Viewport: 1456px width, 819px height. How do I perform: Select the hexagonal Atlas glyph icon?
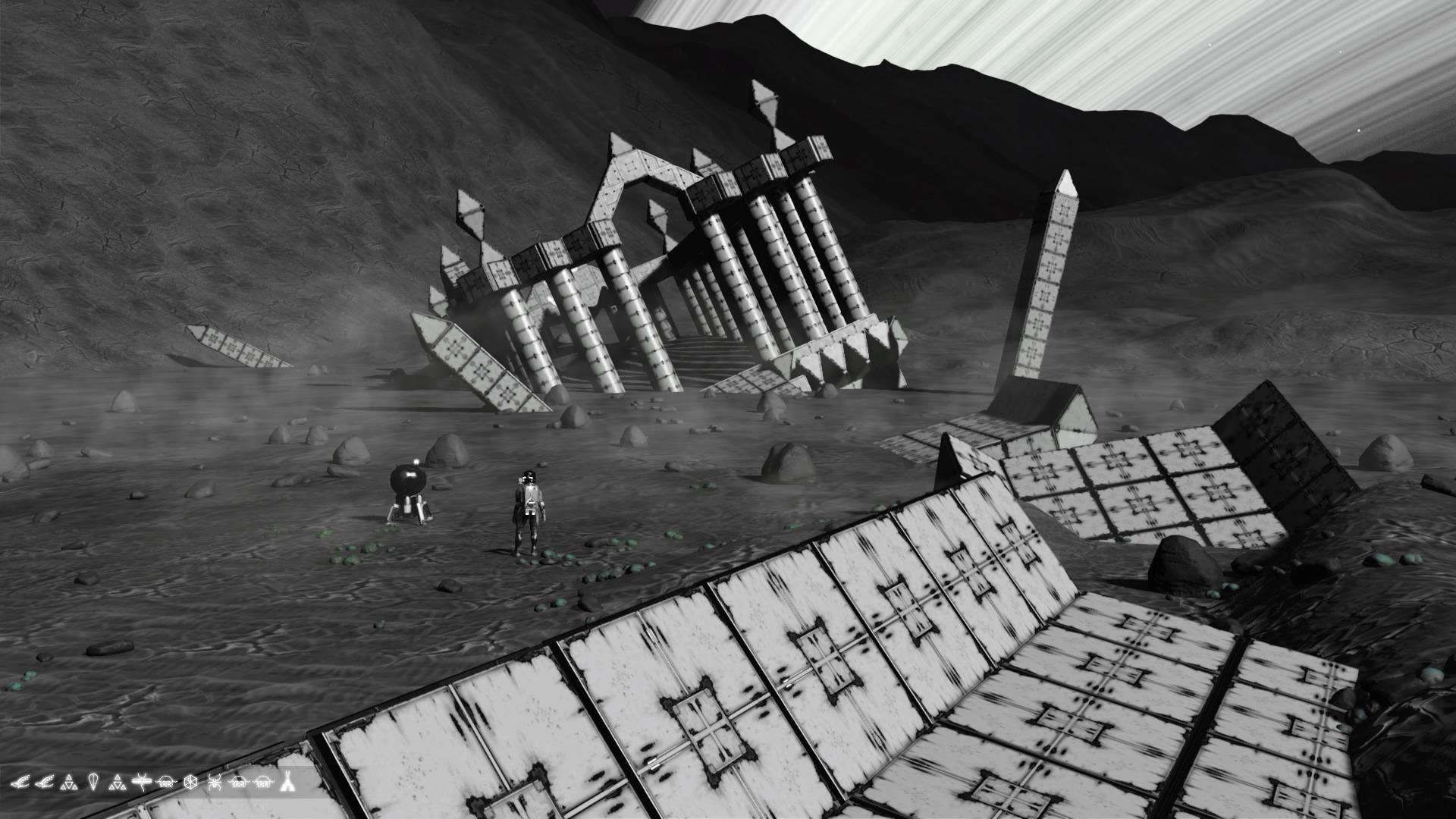point(190,782)
